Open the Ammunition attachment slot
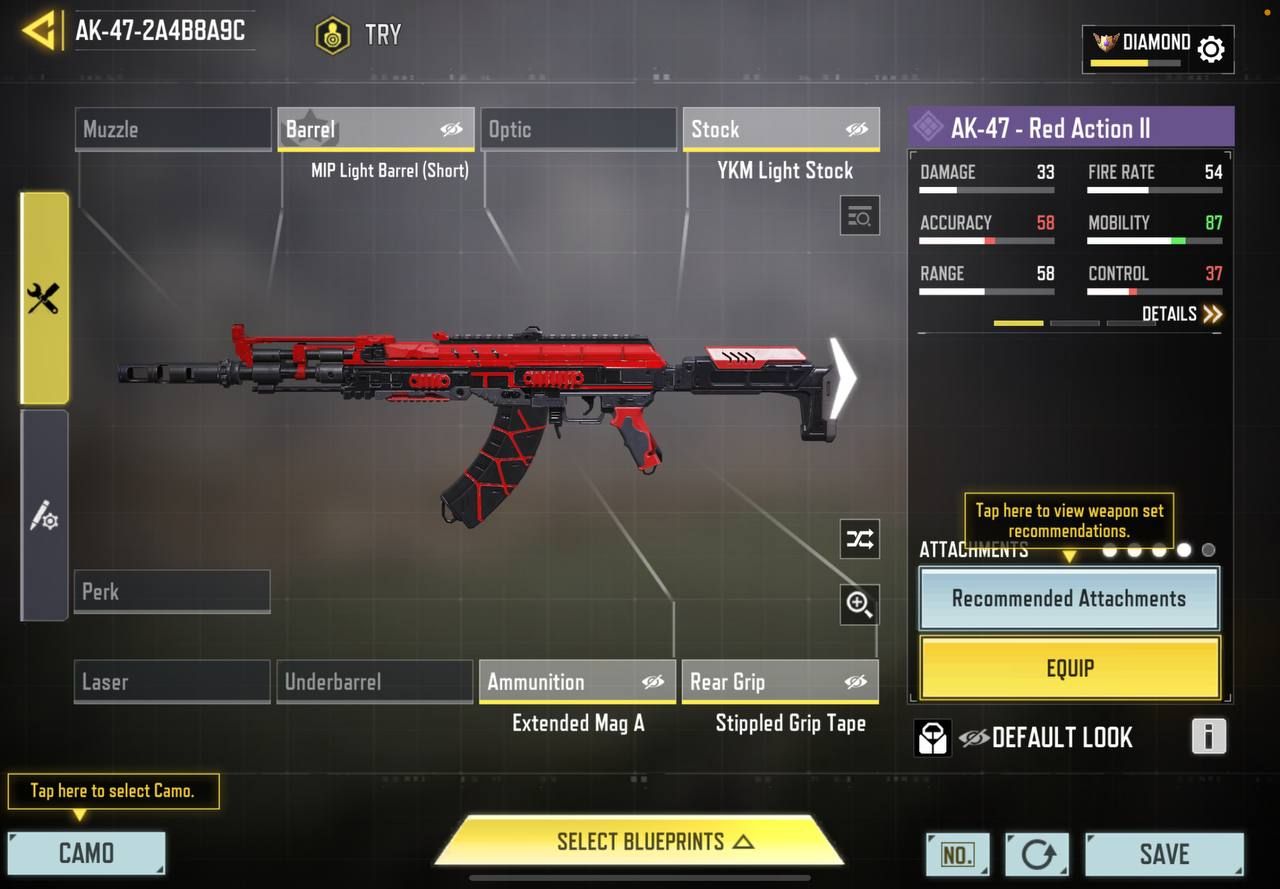 [577, 682]
